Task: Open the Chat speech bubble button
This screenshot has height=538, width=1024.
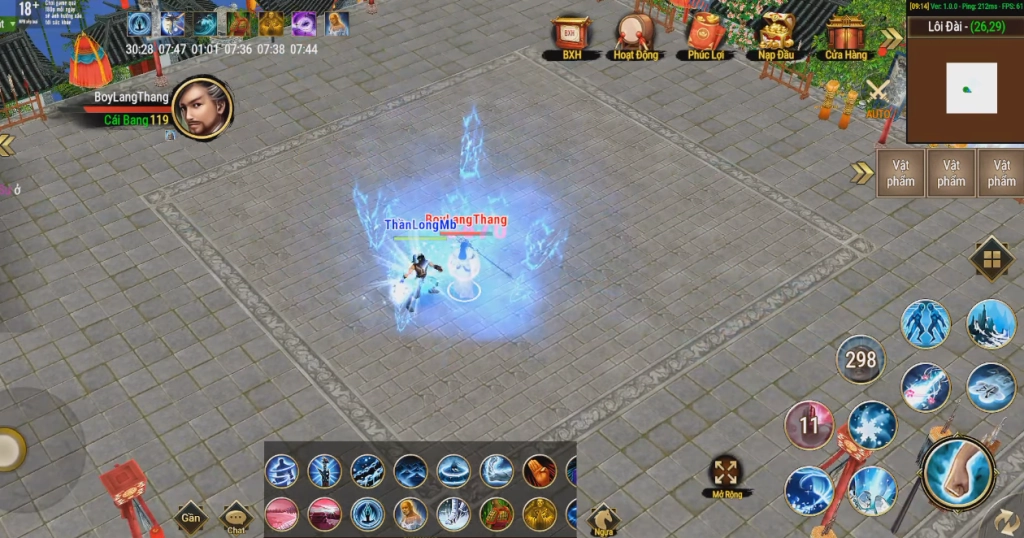Action: [237, 517]
